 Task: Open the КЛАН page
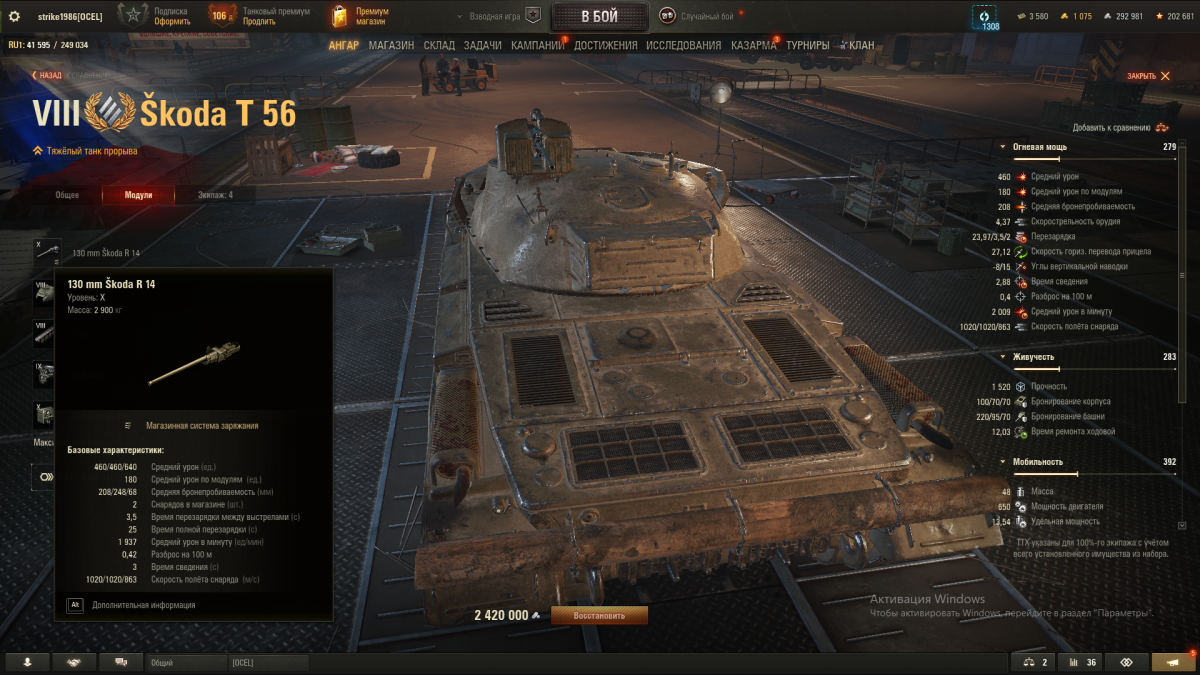point(860,45)
